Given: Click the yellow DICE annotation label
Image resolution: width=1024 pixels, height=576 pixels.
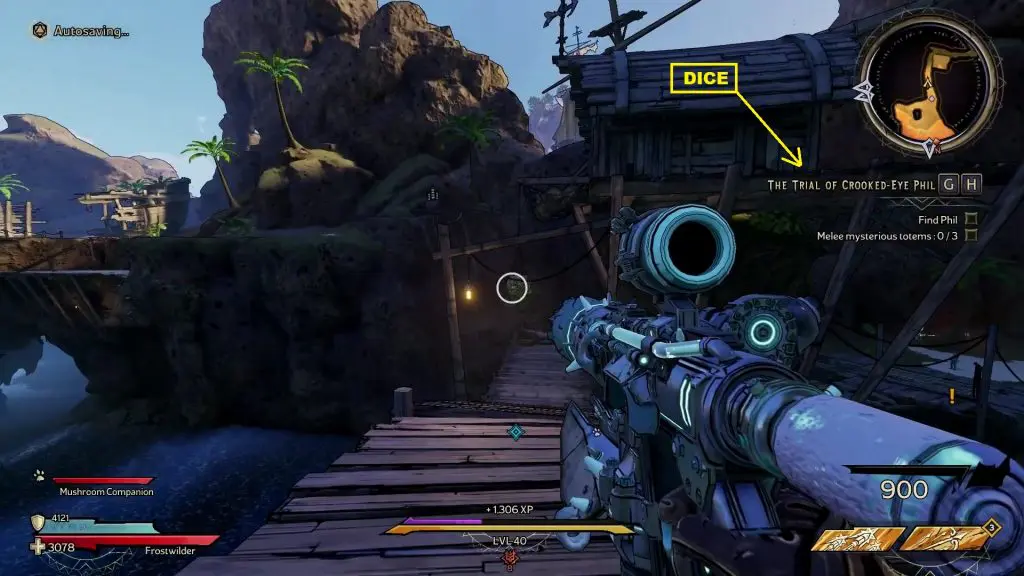Looking at the screenshot, I should 705,78.
